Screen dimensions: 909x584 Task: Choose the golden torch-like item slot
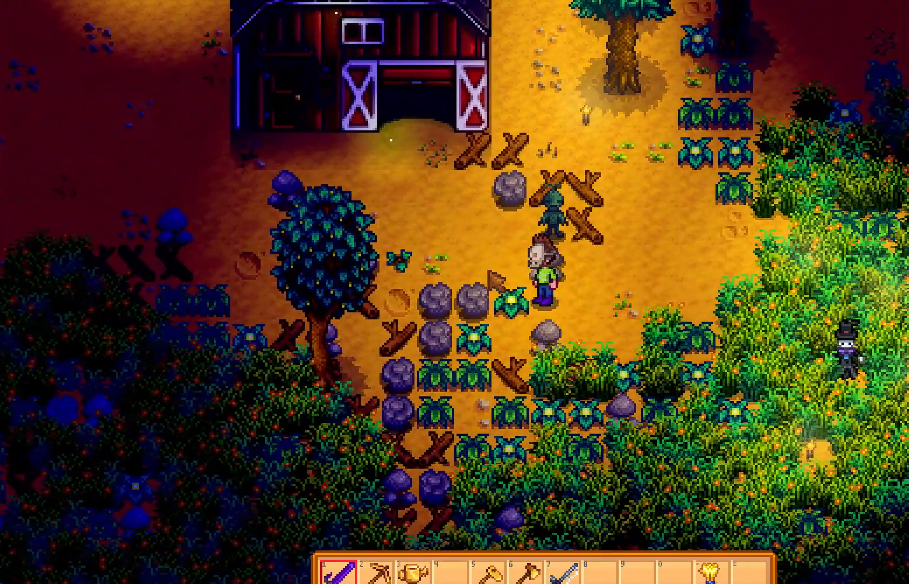[713, 573]
